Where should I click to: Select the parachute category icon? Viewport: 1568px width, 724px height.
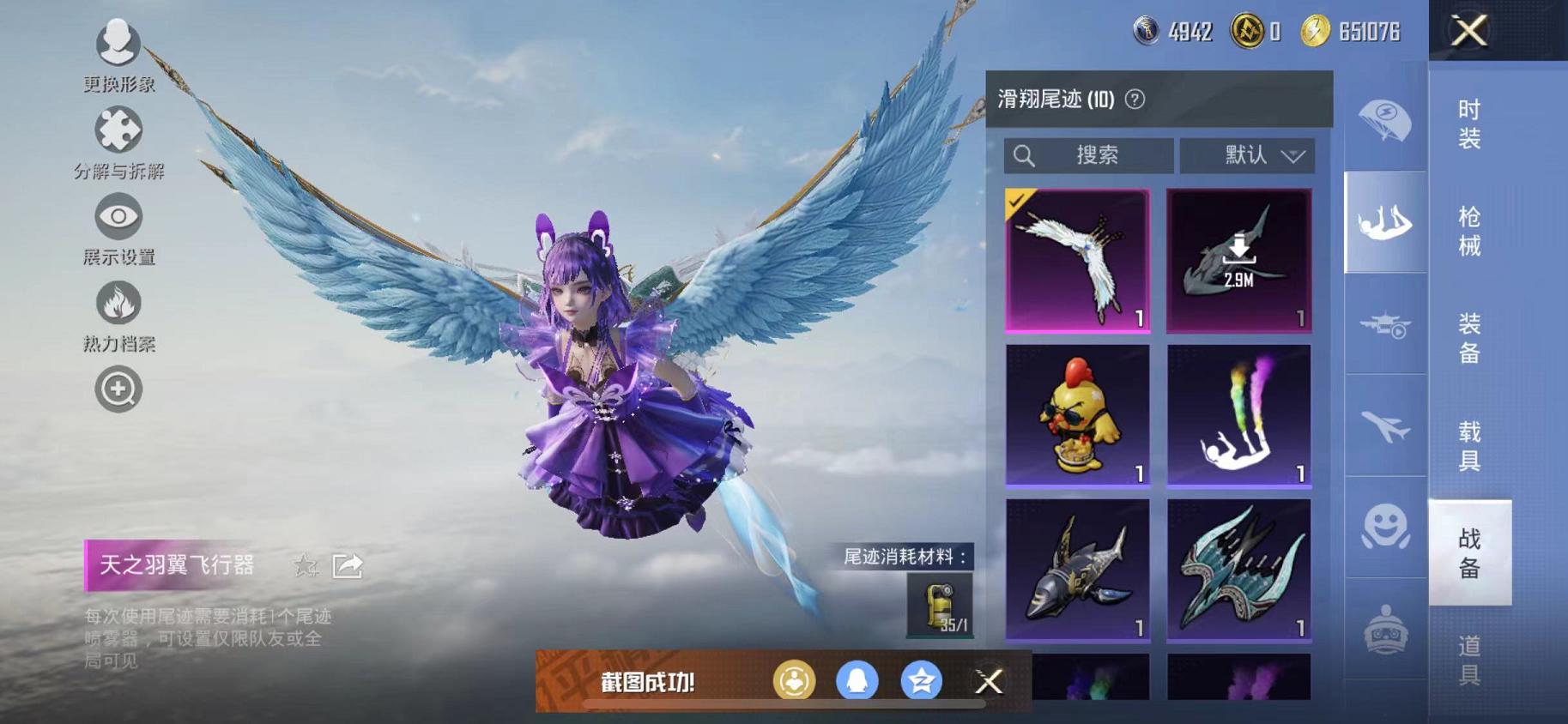click(x=1384, y=122)
